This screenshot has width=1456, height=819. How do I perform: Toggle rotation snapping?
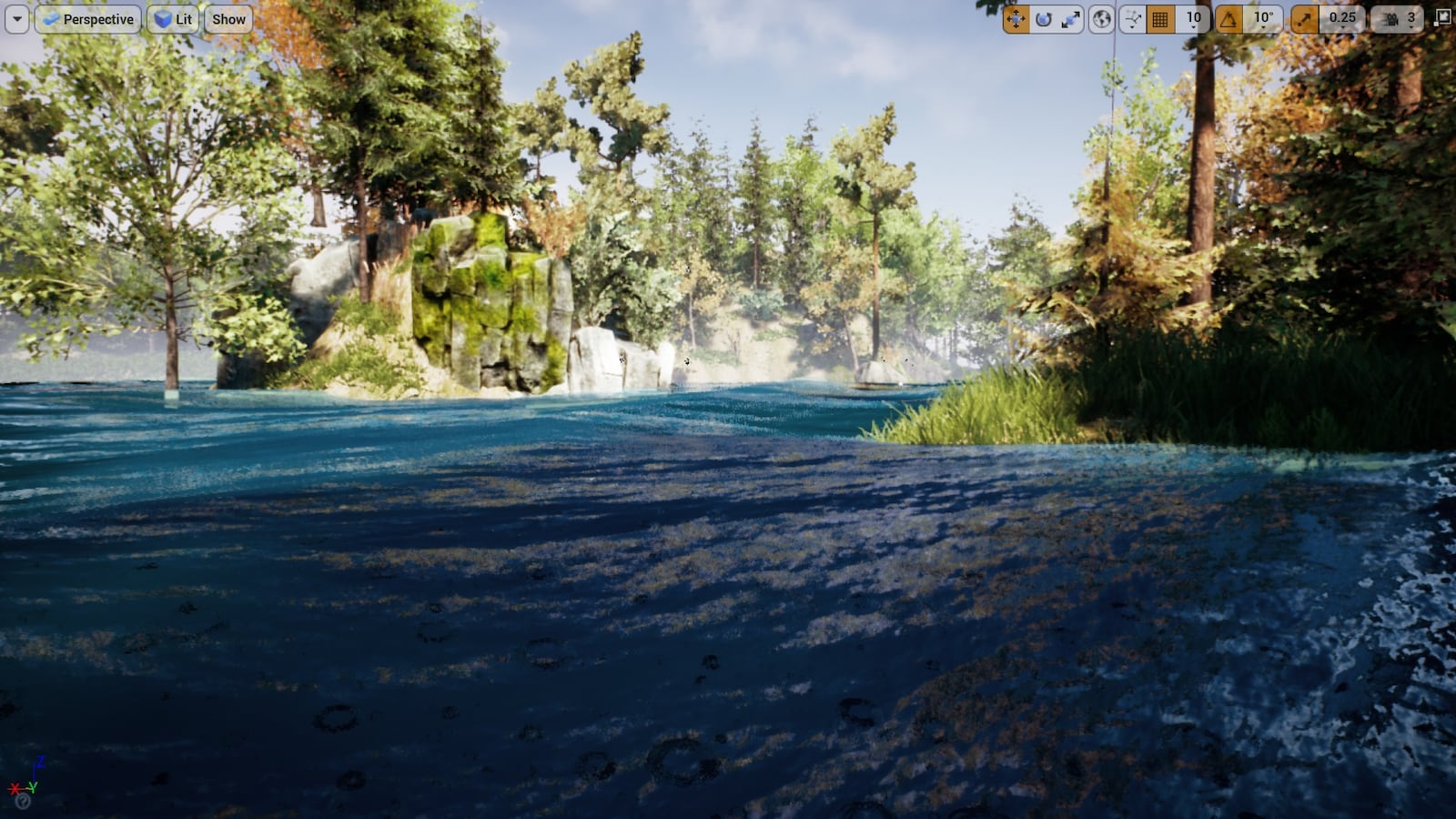pos(1229,17)
